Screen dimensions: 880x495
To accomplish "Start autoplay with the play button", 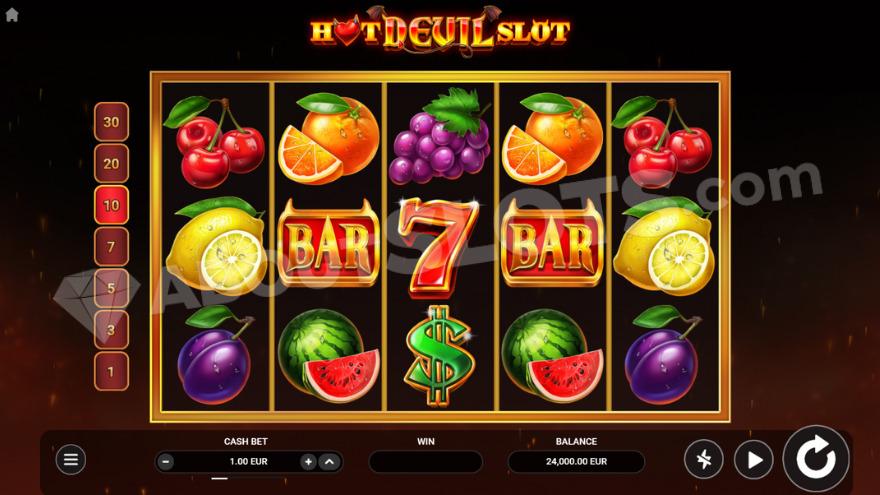I will 753,460.
